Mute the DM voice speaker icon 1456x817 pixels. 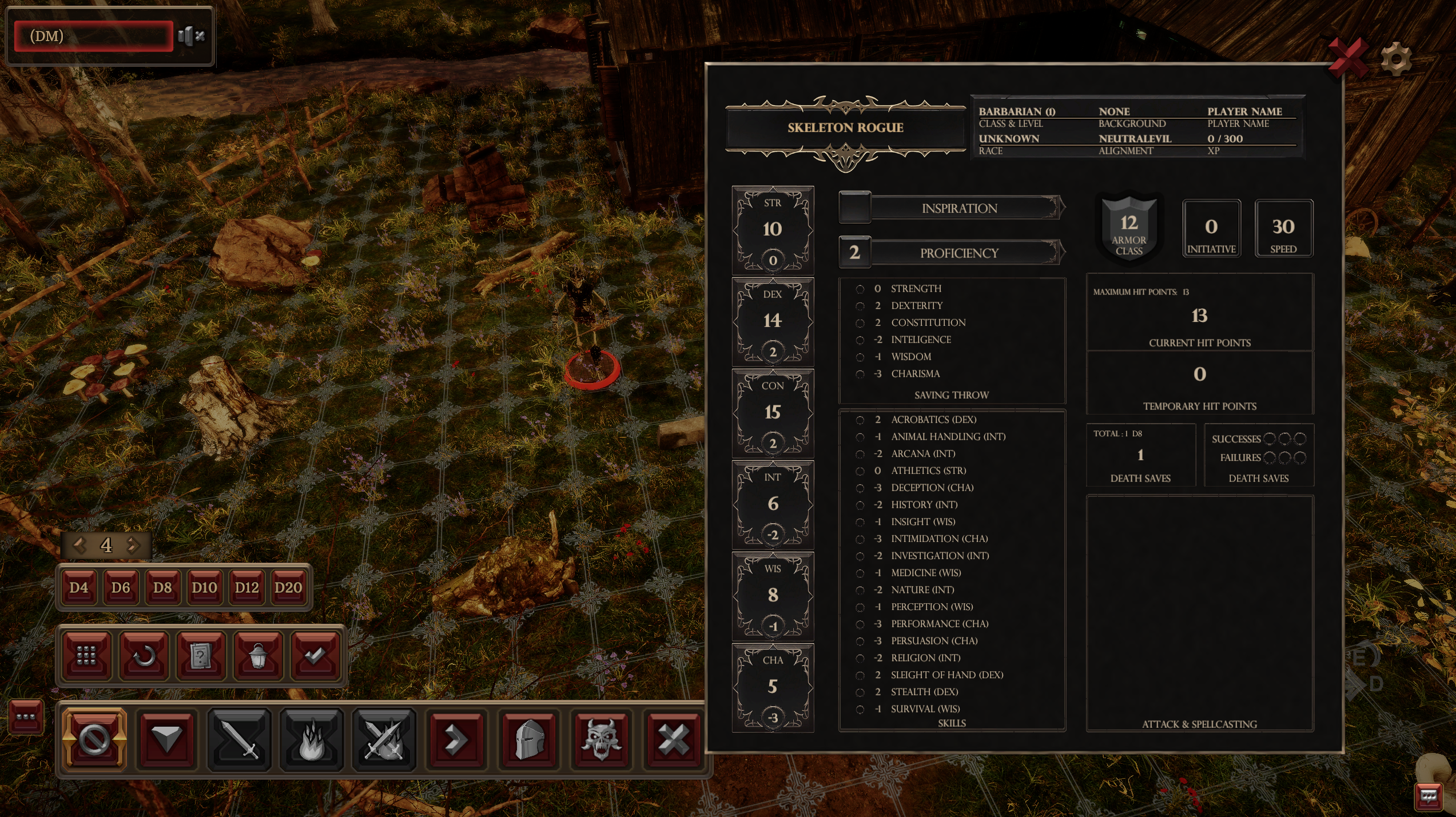pos(191,36)
